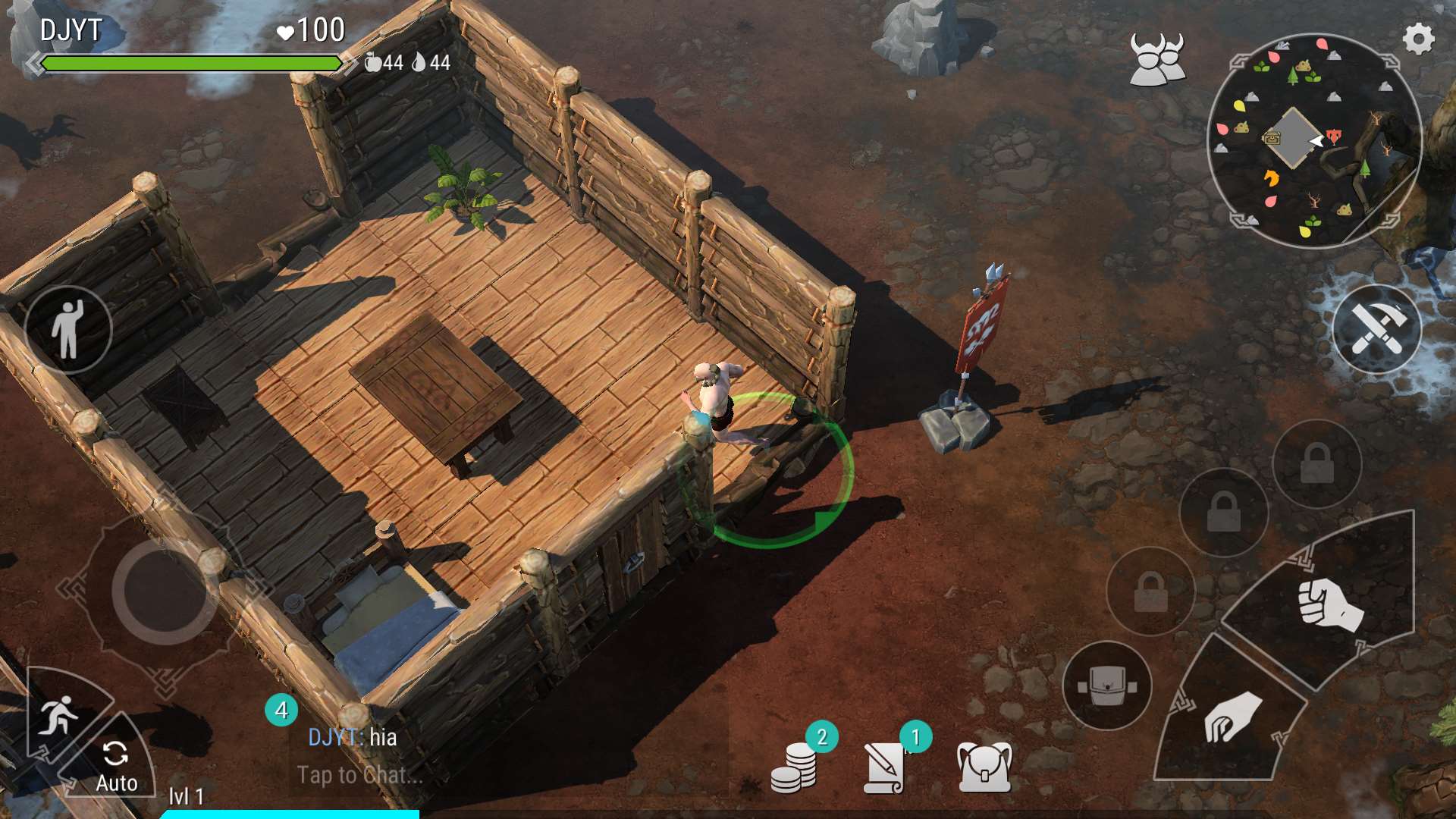The width and height of the screenshot is (1456, 819).
Task: Open the waving figure emote button
Action: [x=68, y=329]
